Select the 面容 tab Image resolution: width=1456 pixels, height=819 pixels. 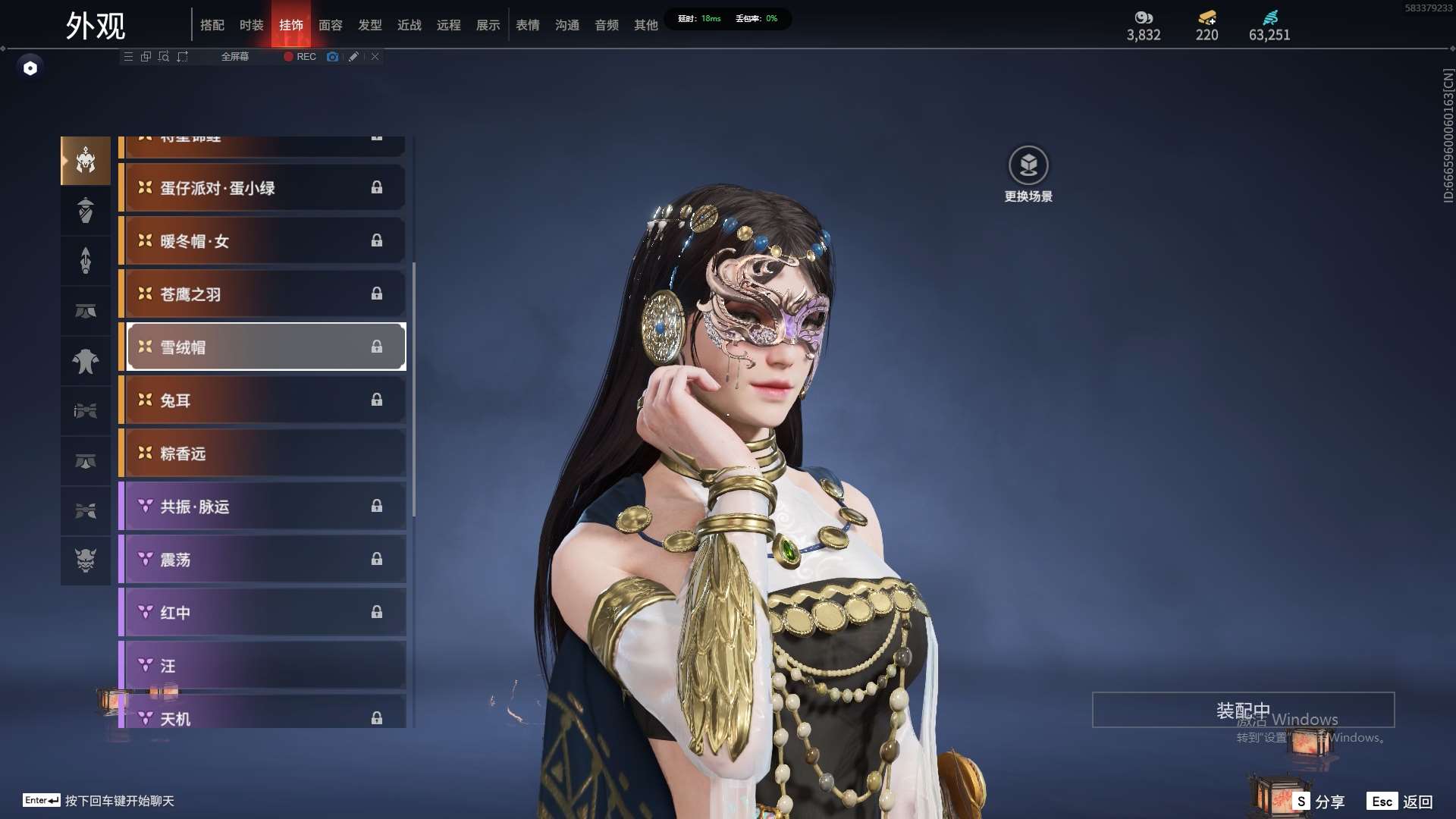coord(331,25)
